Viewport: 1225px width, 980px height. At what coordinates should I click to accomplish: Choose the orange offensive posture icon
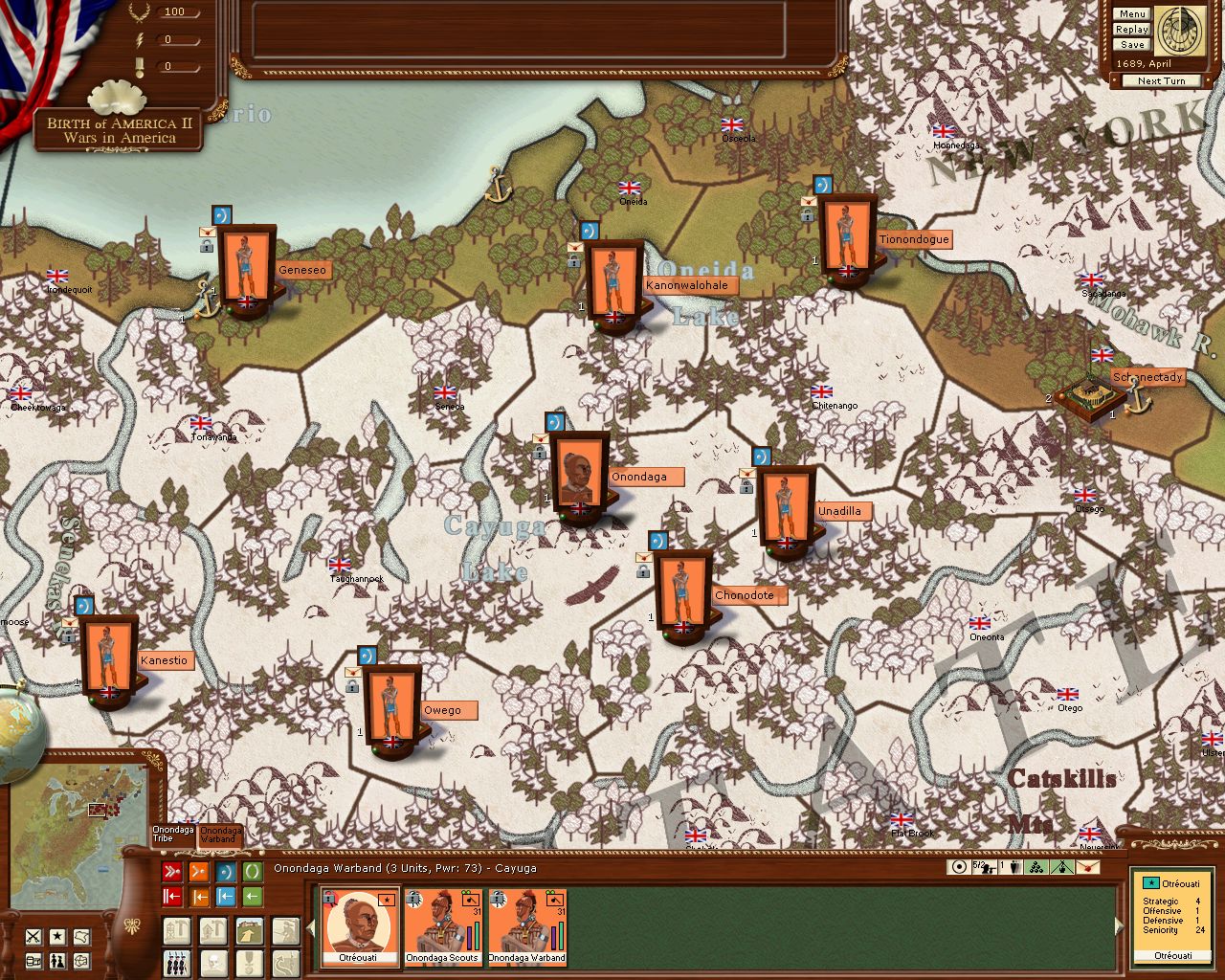(199, 872)
